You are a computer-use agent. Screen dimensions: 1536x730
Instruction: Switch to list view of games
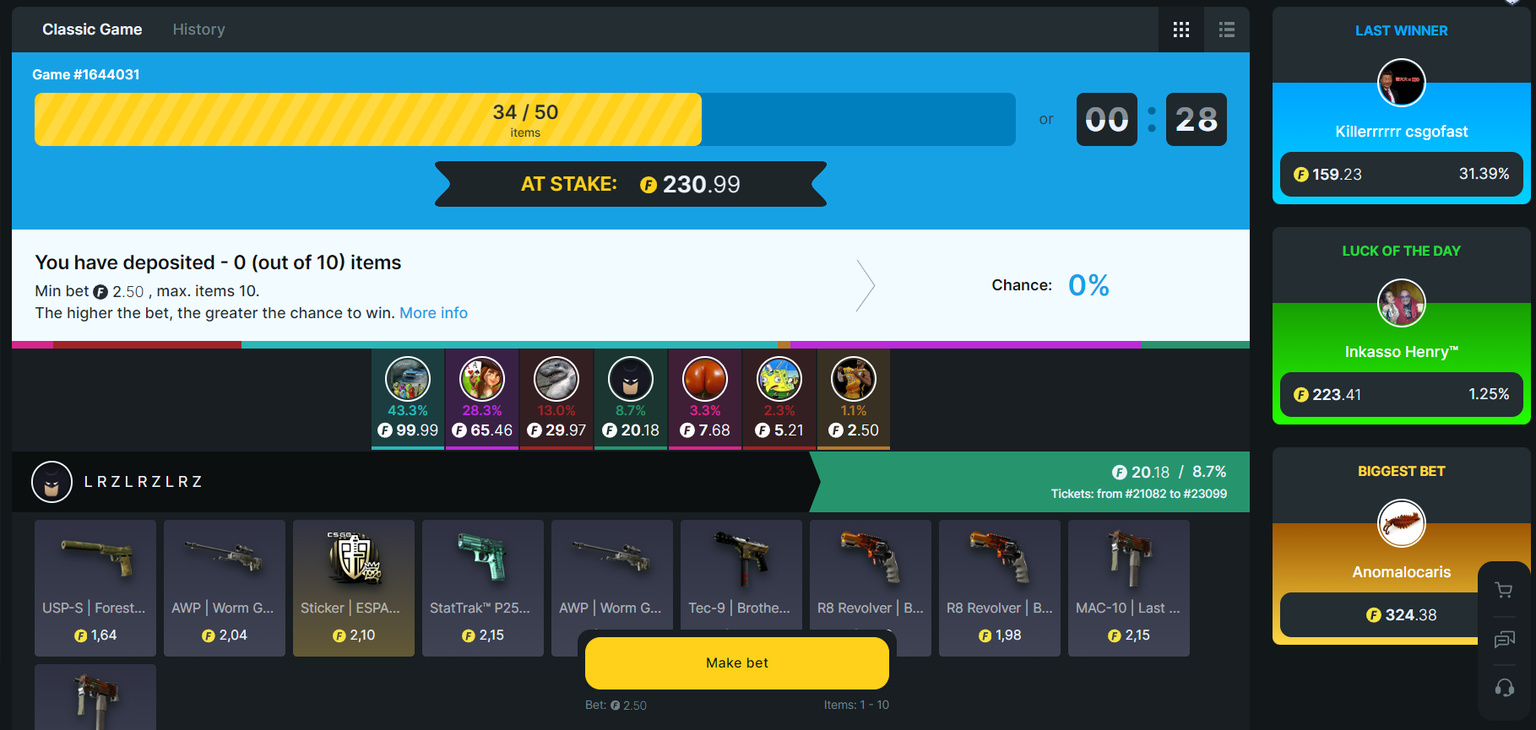tap(1226, 29)
